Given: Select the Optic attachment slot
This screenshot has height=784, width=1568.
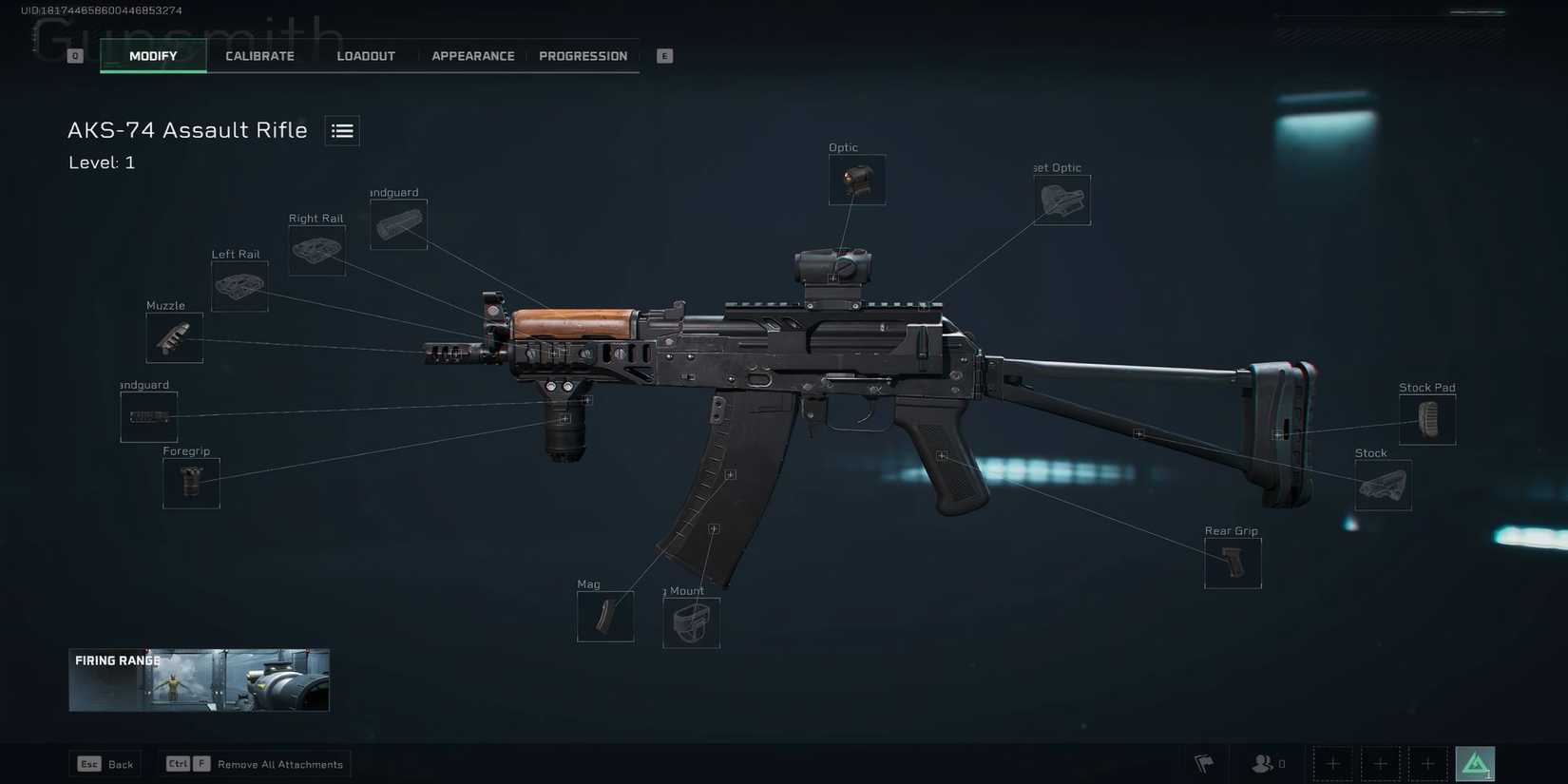Looking at the screenshot, I should (x=856, y=180).
